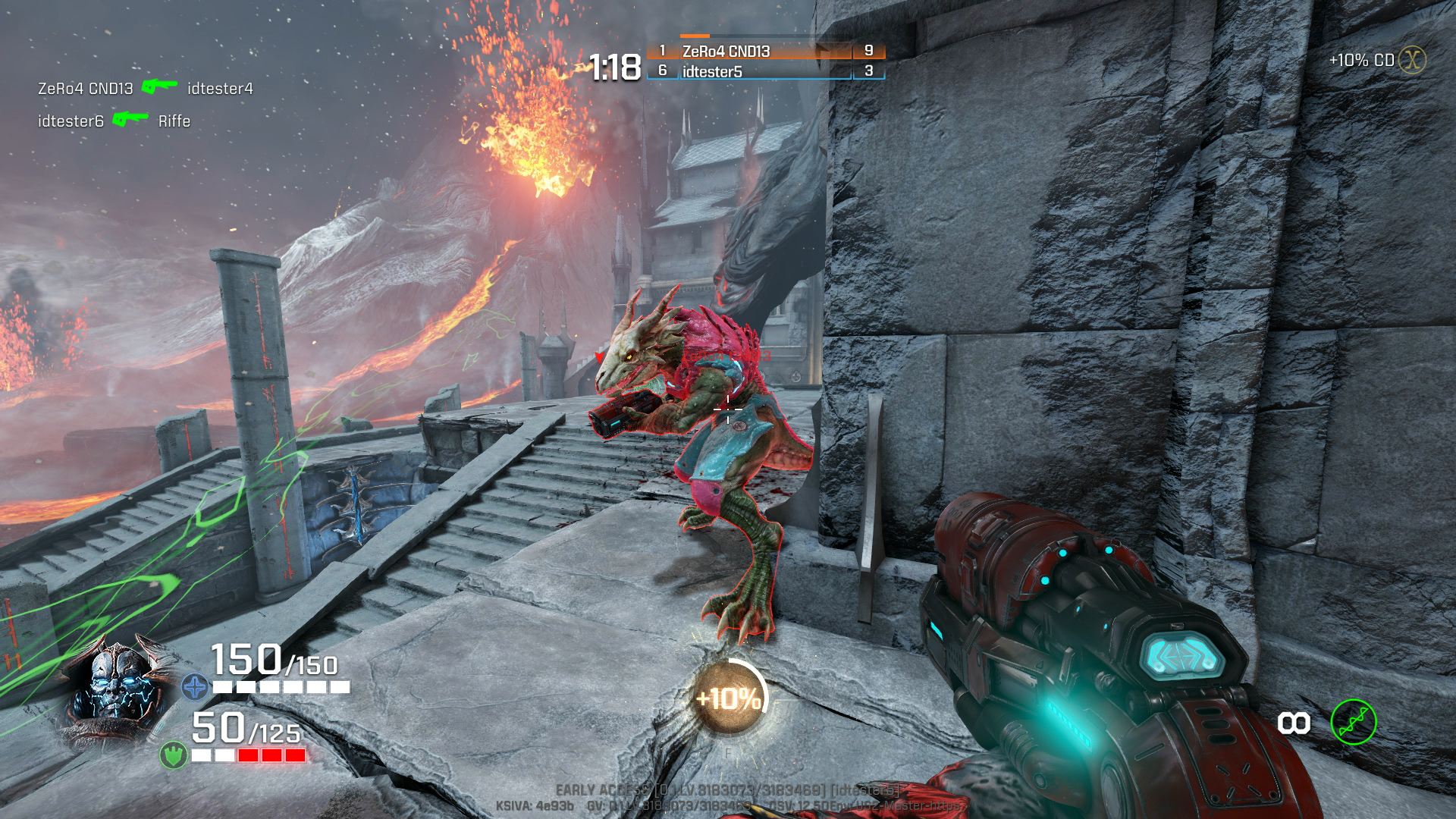Activate the +10% ability cooldown circle
Viewport: 1456px width, 819px height.
pos(730,698)
